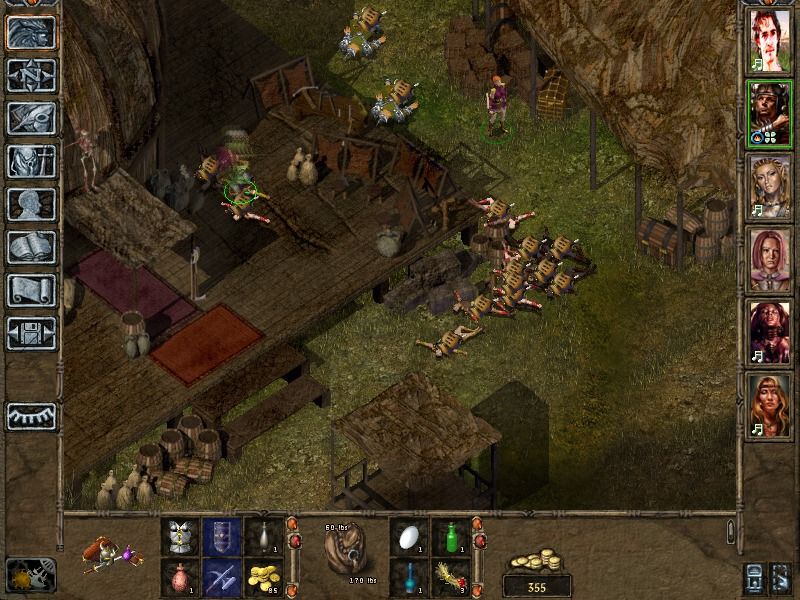Screen dimensions: 800x600
Task: Open the inventory screen from the armor button
Action: coord(31,161)
